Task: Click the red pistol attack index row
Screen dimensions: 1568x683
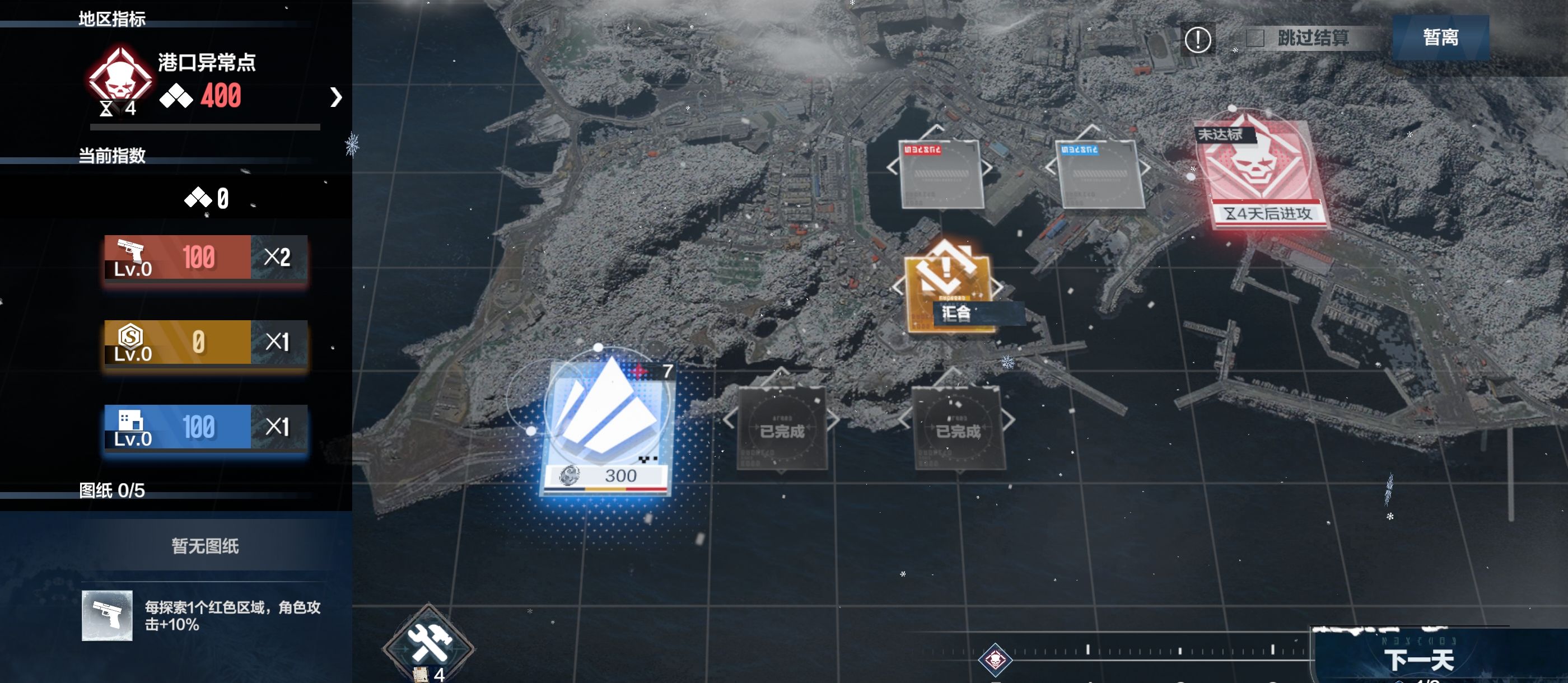Action: click(x=205, y=258)
